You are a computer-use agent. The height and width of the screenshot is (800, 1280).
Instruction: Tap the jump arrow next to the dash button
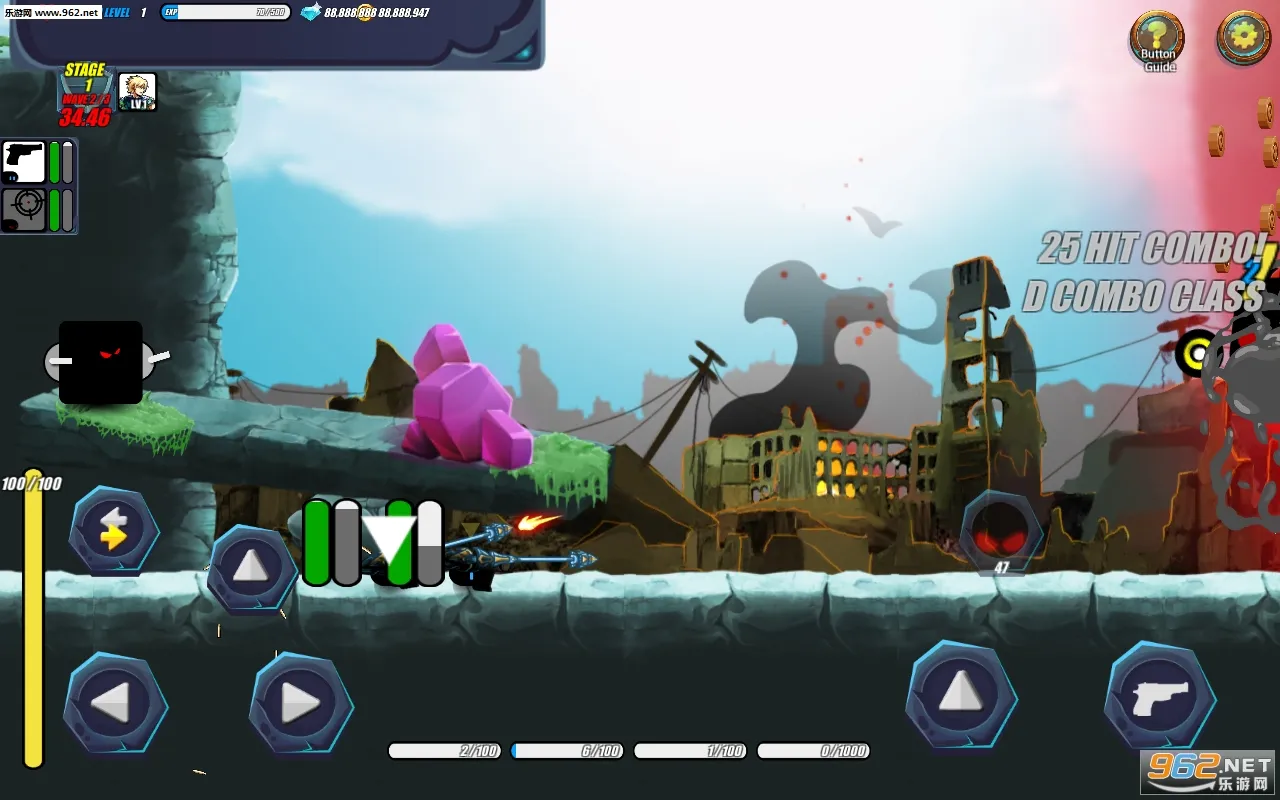[252, 567]
